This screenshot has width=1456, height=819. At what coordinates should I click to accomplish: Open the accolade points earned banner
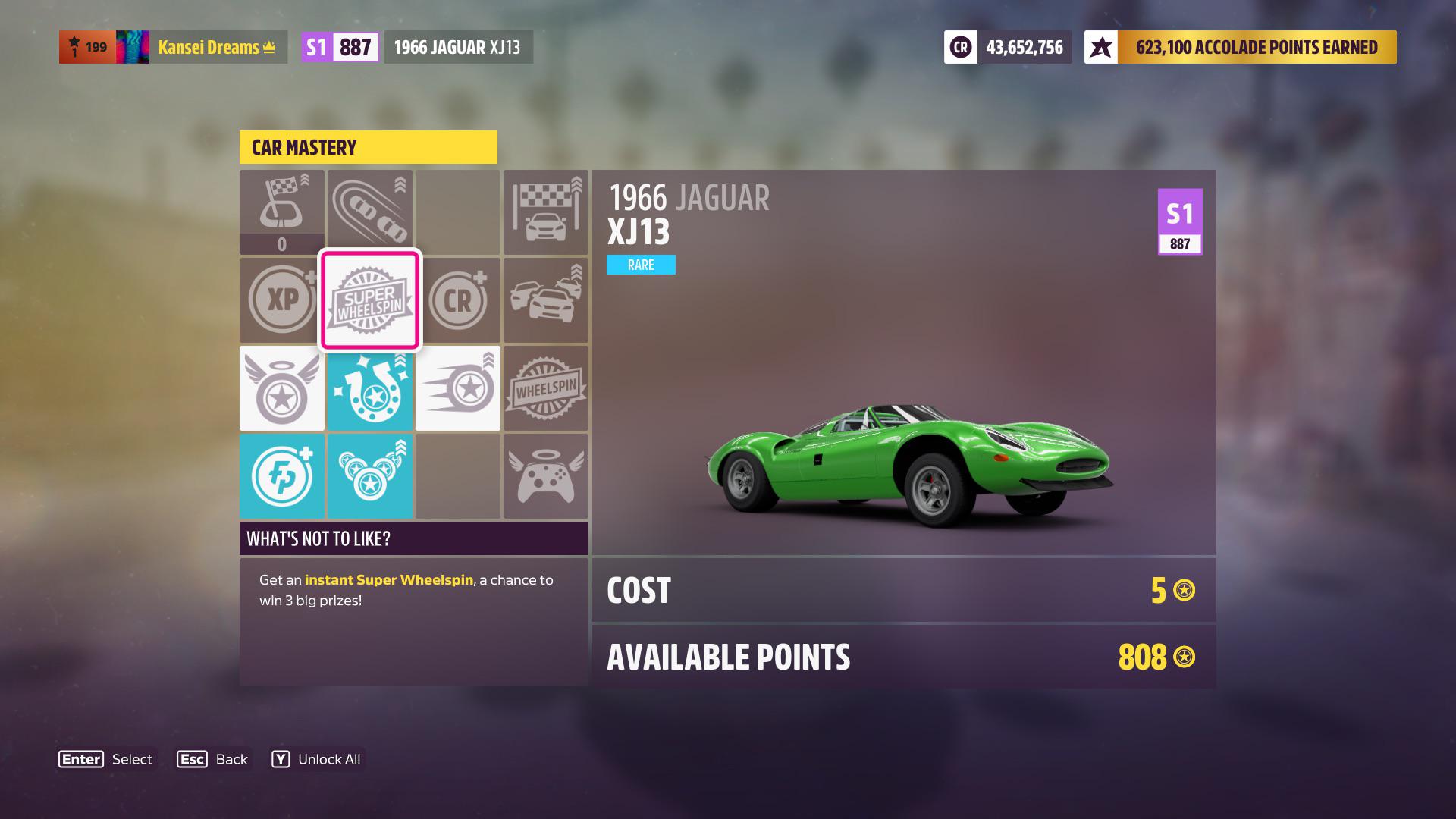1241,47
